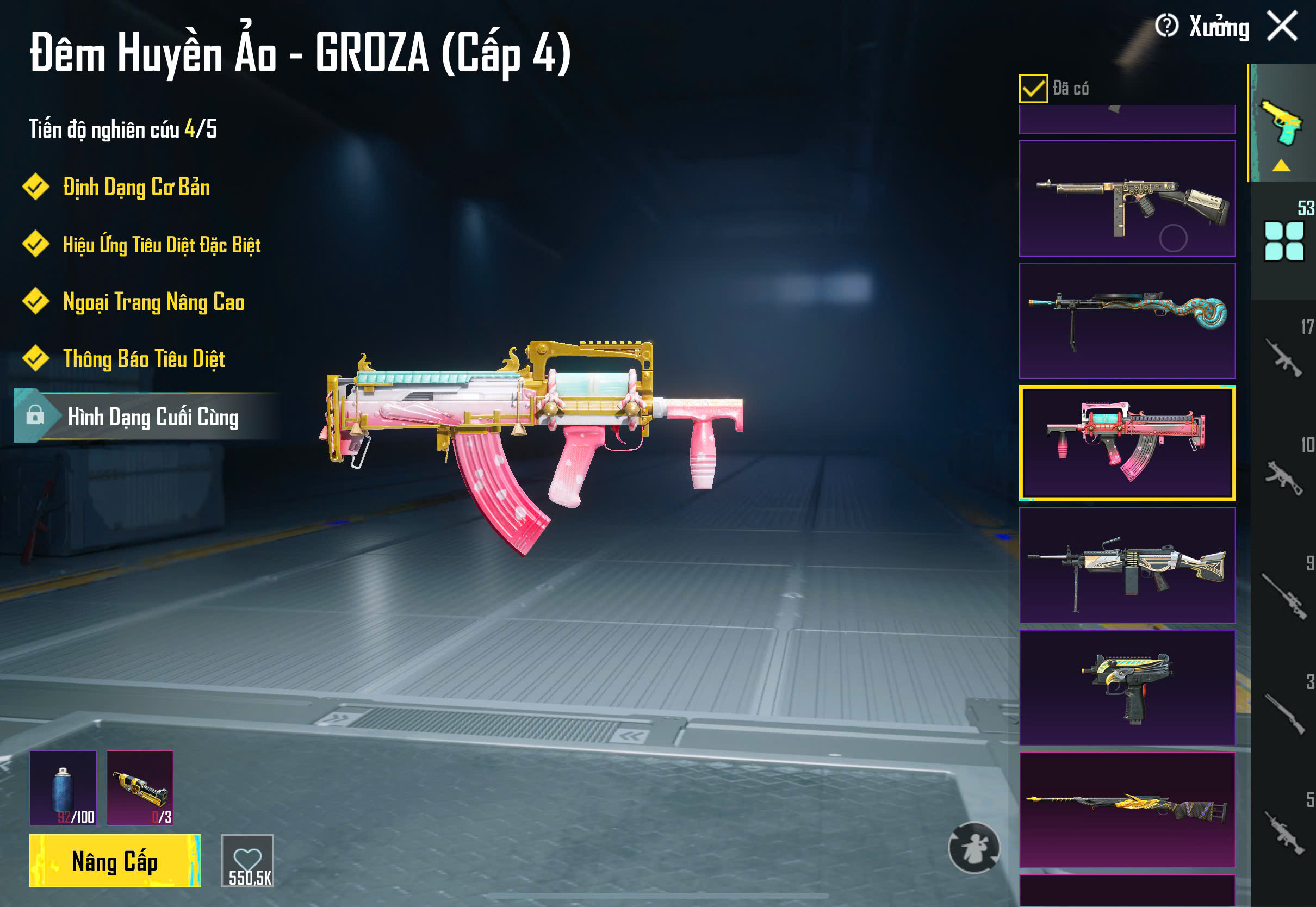Show all weapons with the four-squares tab
Screen dimensions: 1316x907
pos(1283,241)
